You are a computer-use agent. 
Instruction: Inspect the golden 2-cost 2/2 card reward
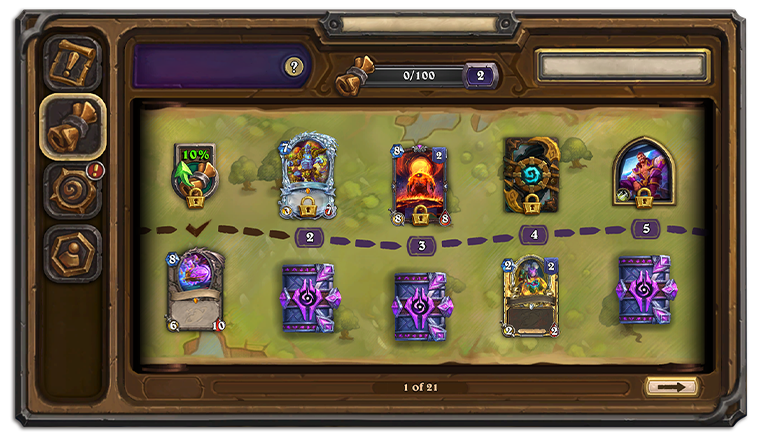point(531,295)
